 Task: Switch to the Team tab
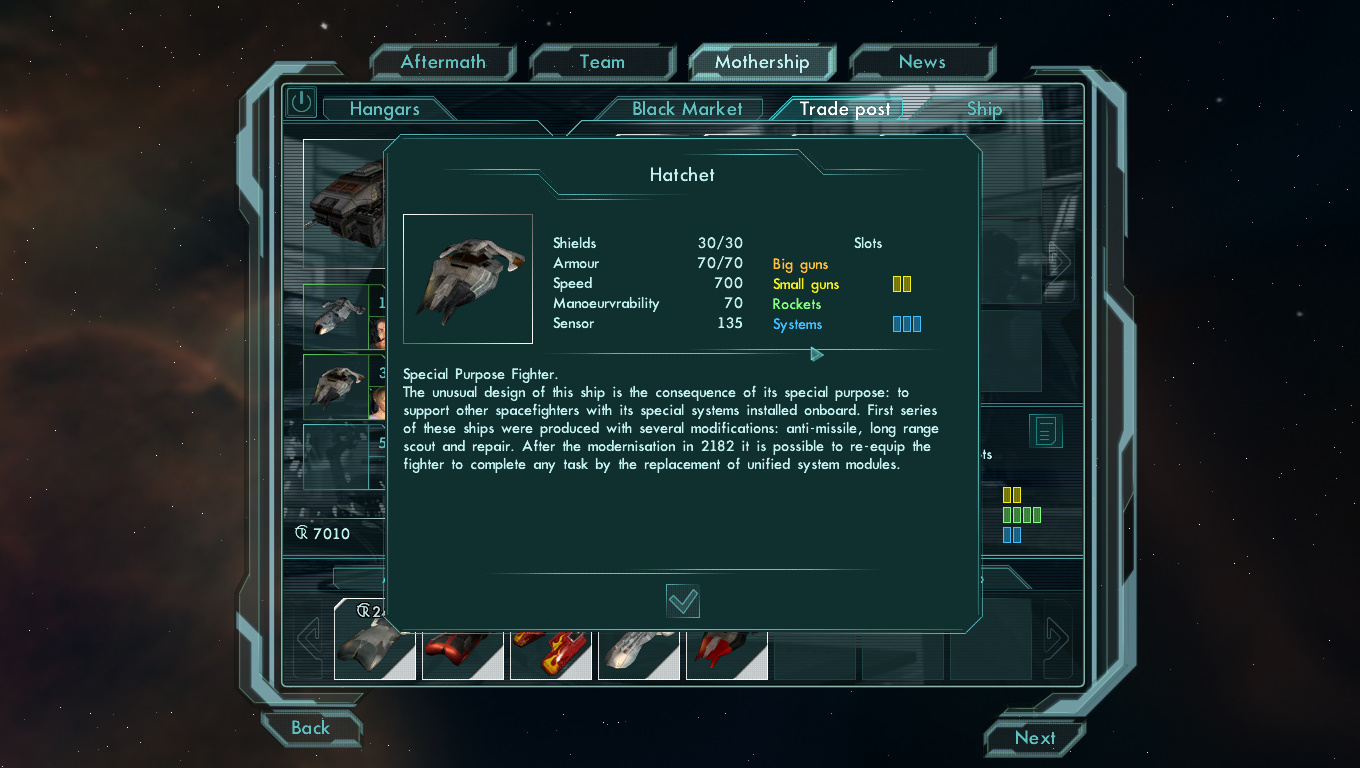(x=602, y=62)
